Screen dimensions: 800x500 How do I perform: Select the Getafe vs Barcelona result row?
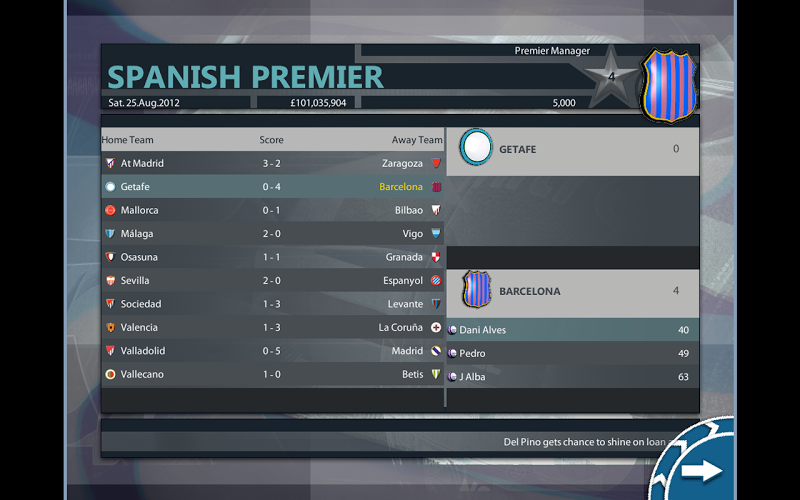[x=273, y=187]
